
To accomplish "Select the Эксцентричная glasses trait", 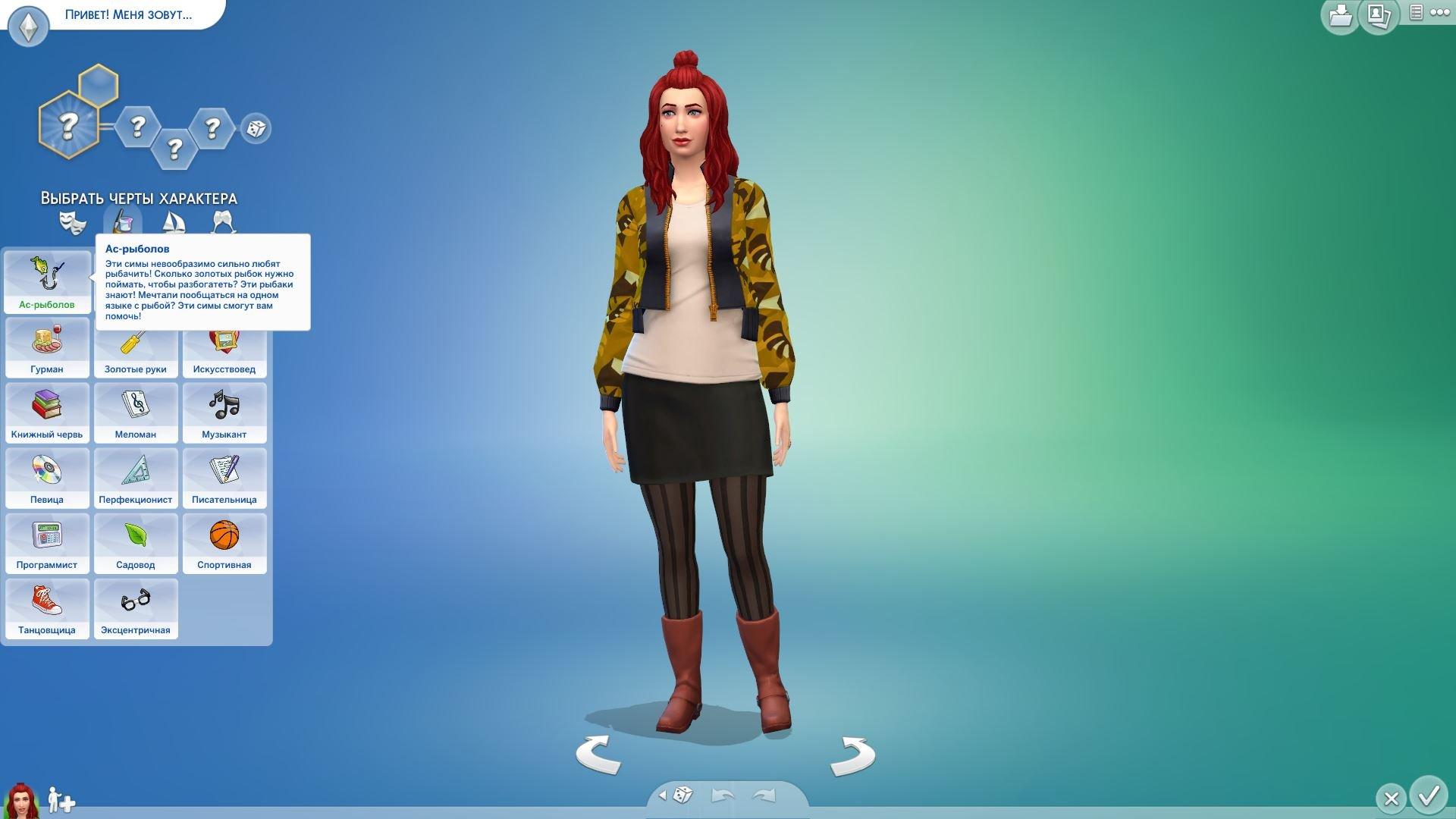I will pyautogui.click(x=136, y=608).
